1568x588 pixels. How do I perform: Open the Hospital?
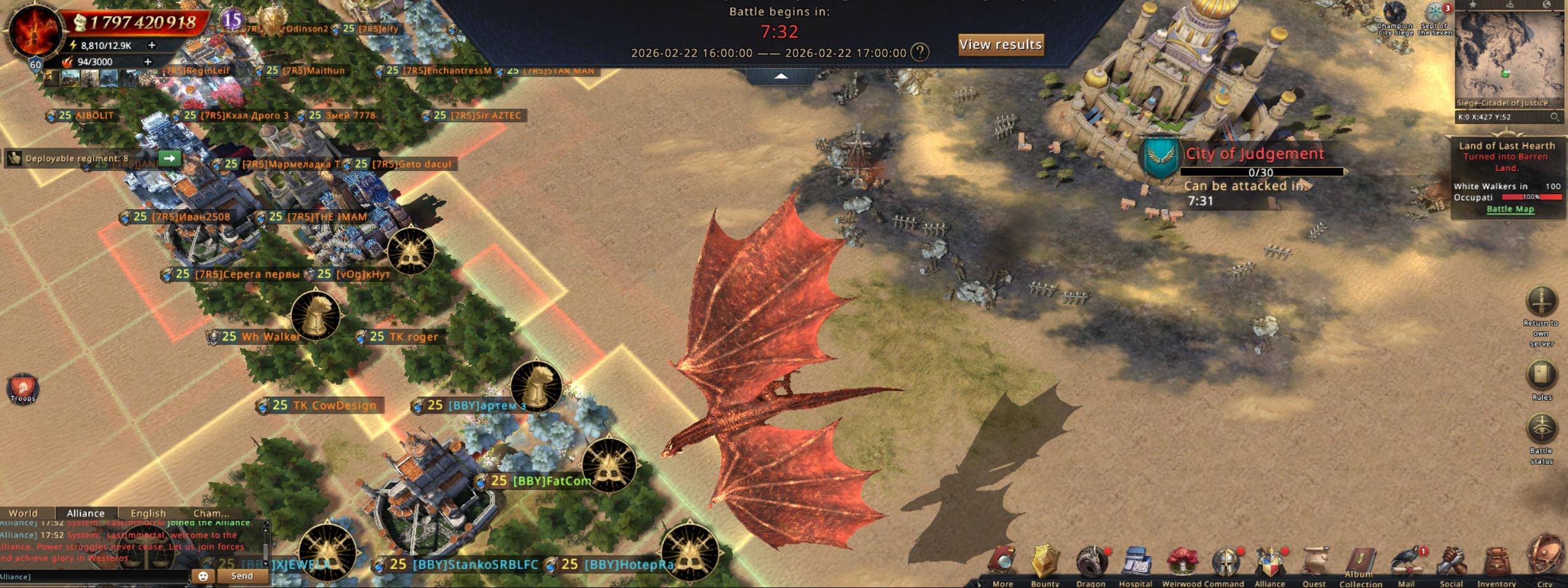click(1135, 564)
